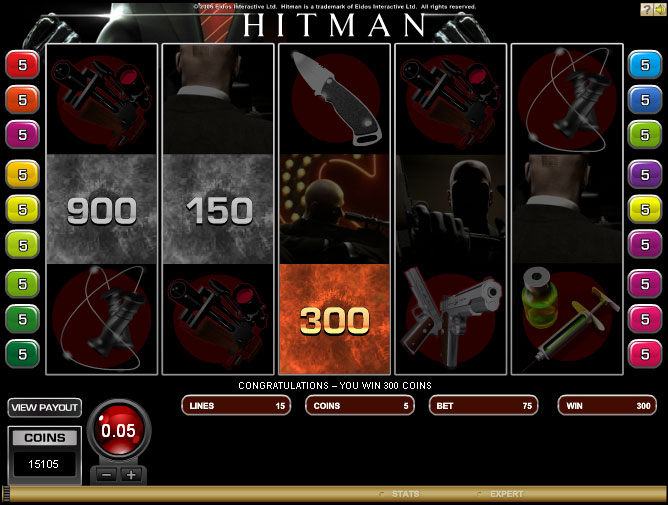Open the question mark help button
This screenshot has width=668, height=505.
pyautogui.click(x=646, y=8)
